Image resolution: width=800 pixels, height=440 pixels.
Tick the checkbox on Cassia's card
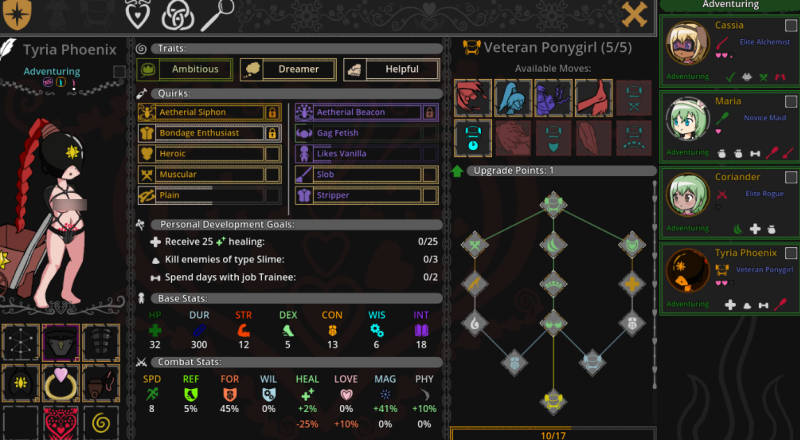click(791, 26)
